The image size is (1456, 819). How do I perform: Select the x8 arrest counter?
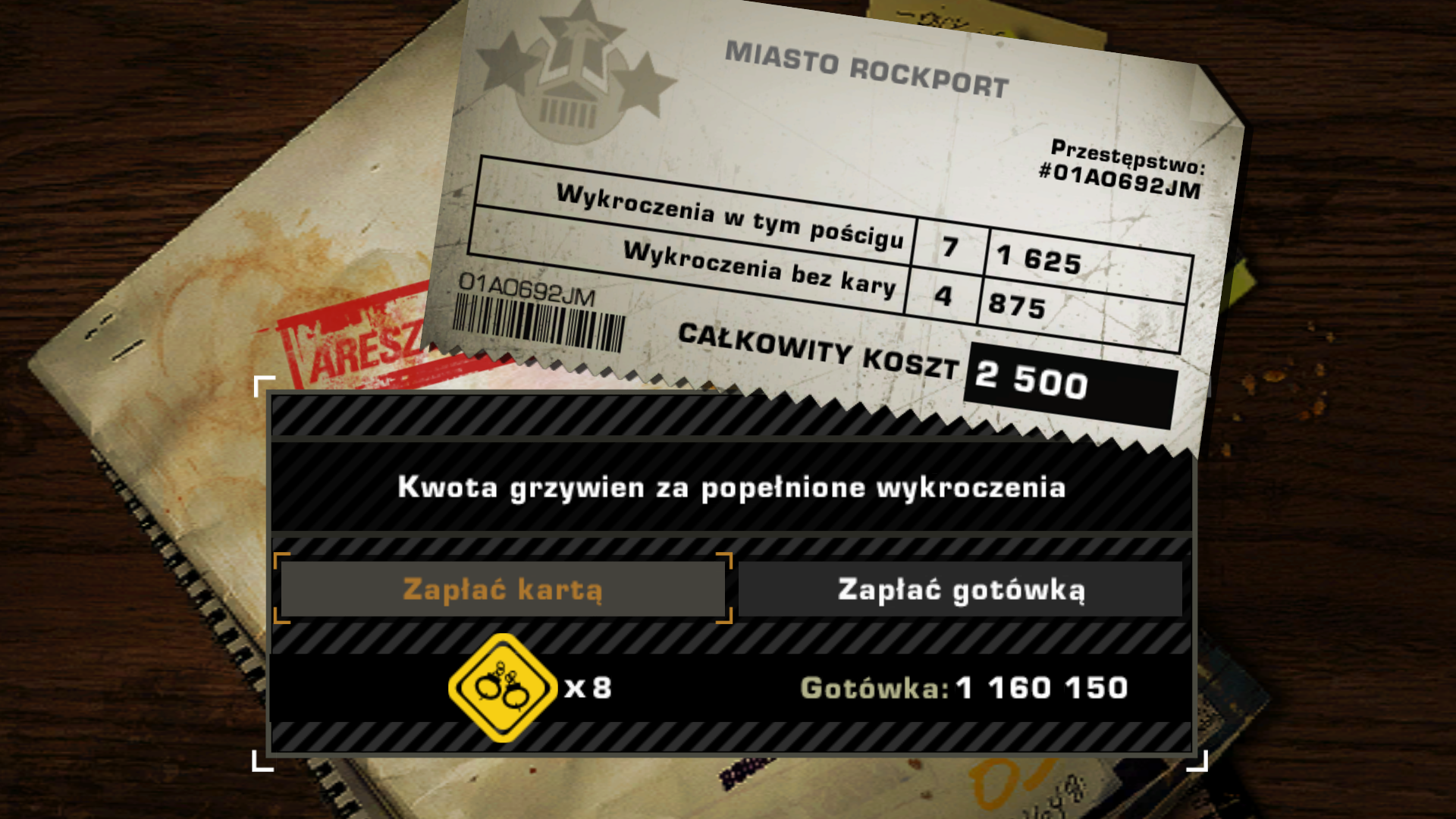click(x=588, y=689)
